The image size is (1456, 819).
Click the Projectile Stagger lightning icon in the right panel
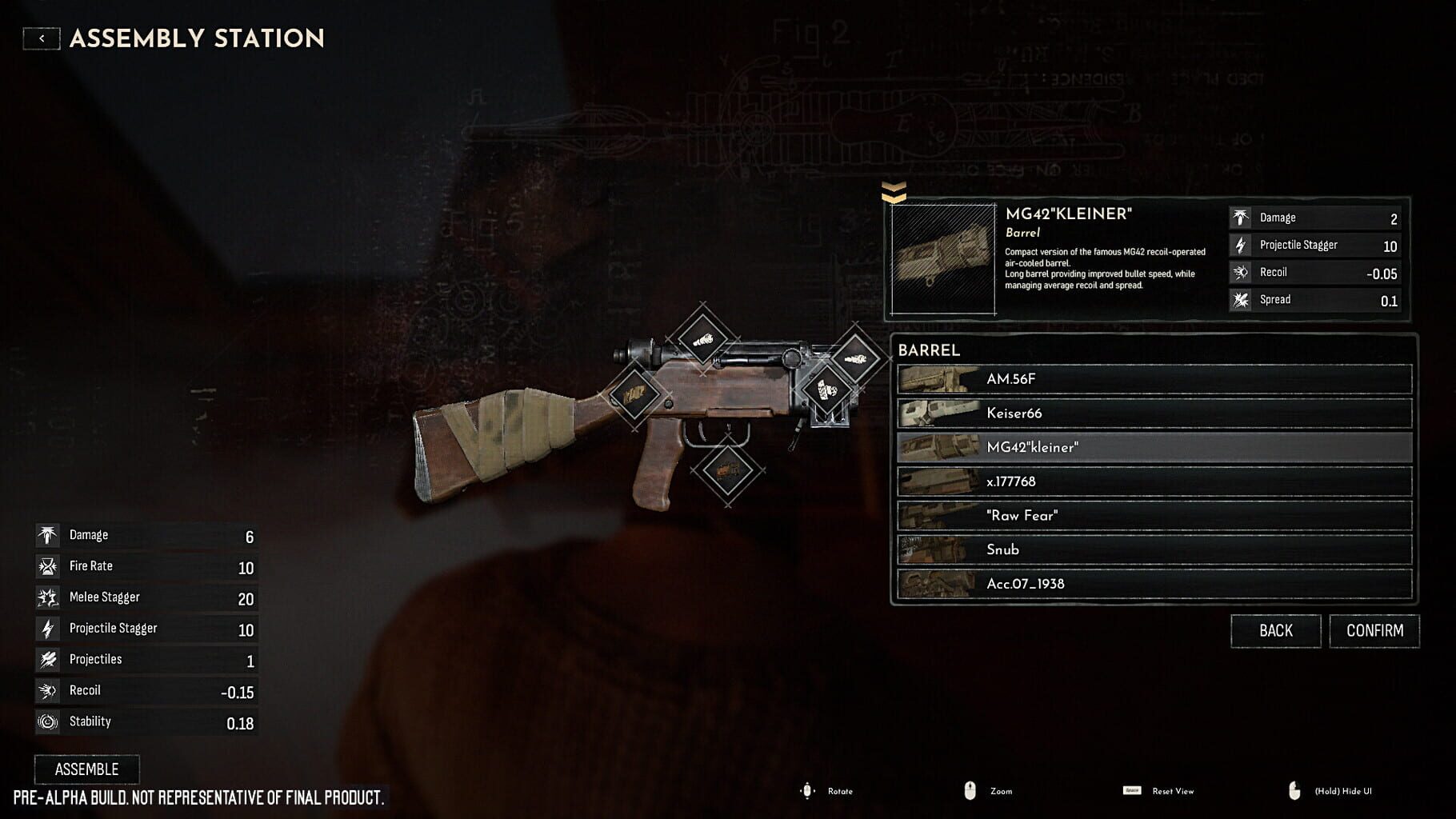[x=1241, y=245]
